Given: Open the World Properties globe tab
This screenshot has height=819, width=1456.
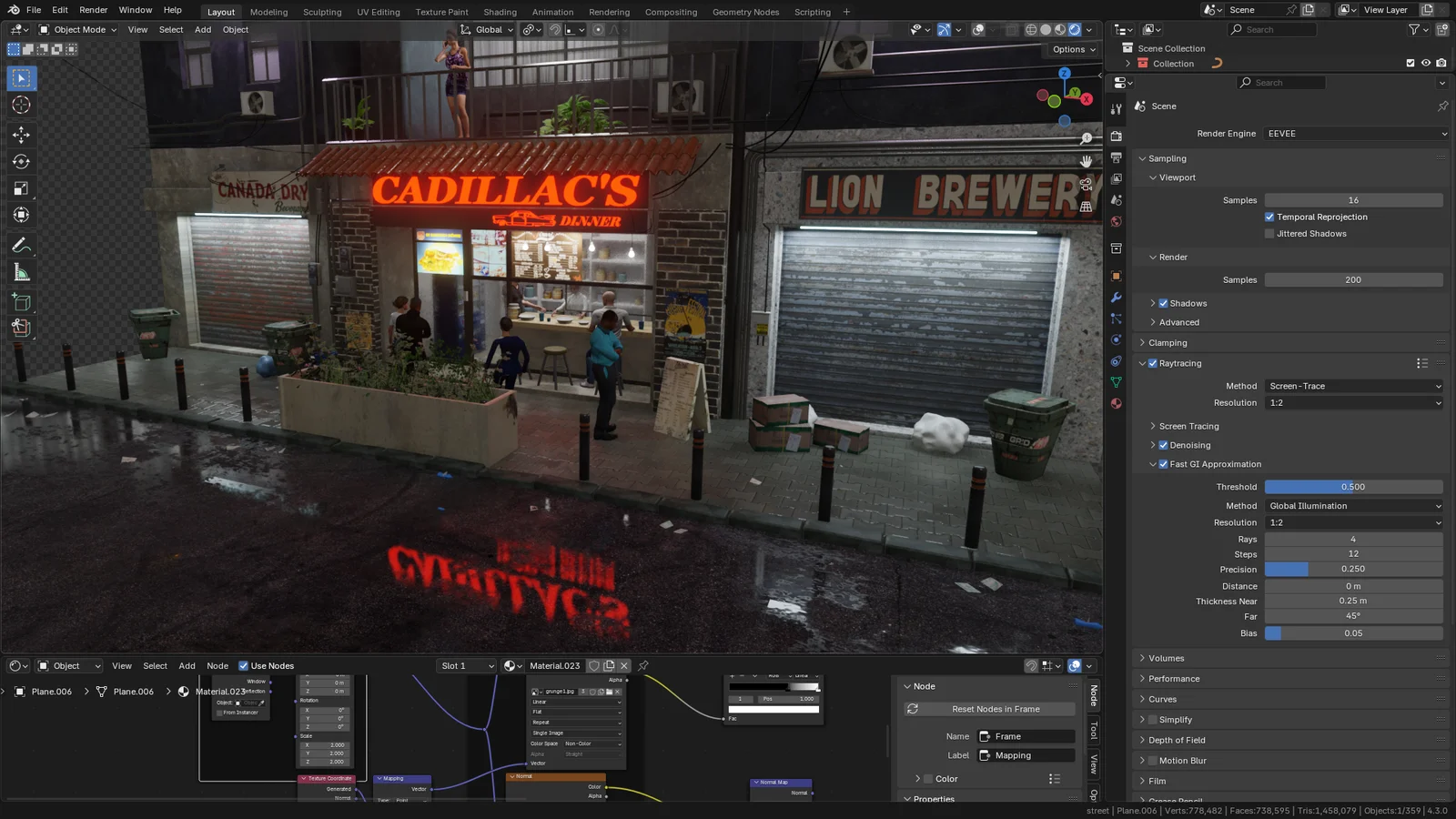Looking at the screenshot, I should [x=1116, y=221].
